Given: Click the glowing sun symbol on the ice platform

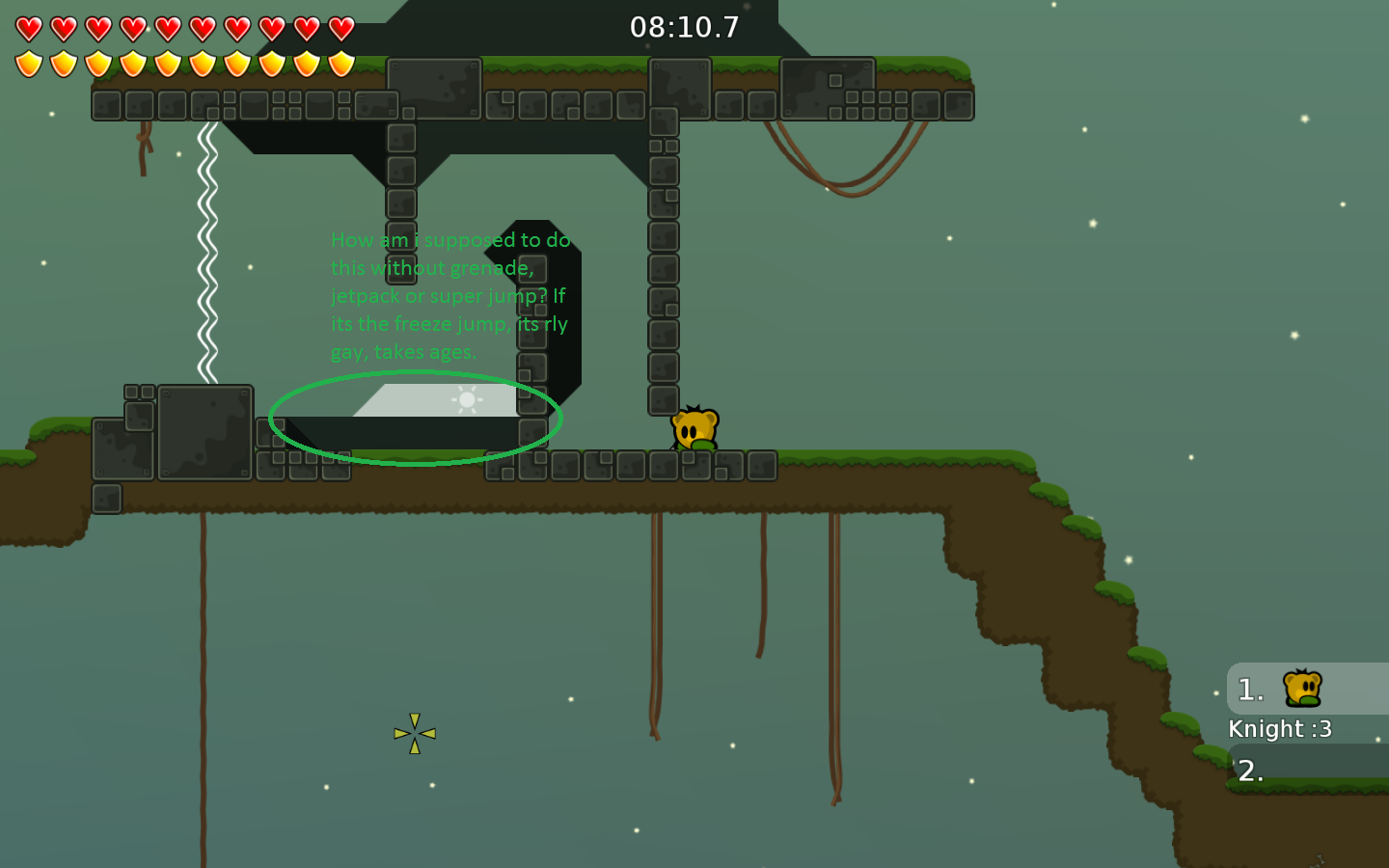Looking at the screenshot, I should pyautogui.click(x=465, y=398).
